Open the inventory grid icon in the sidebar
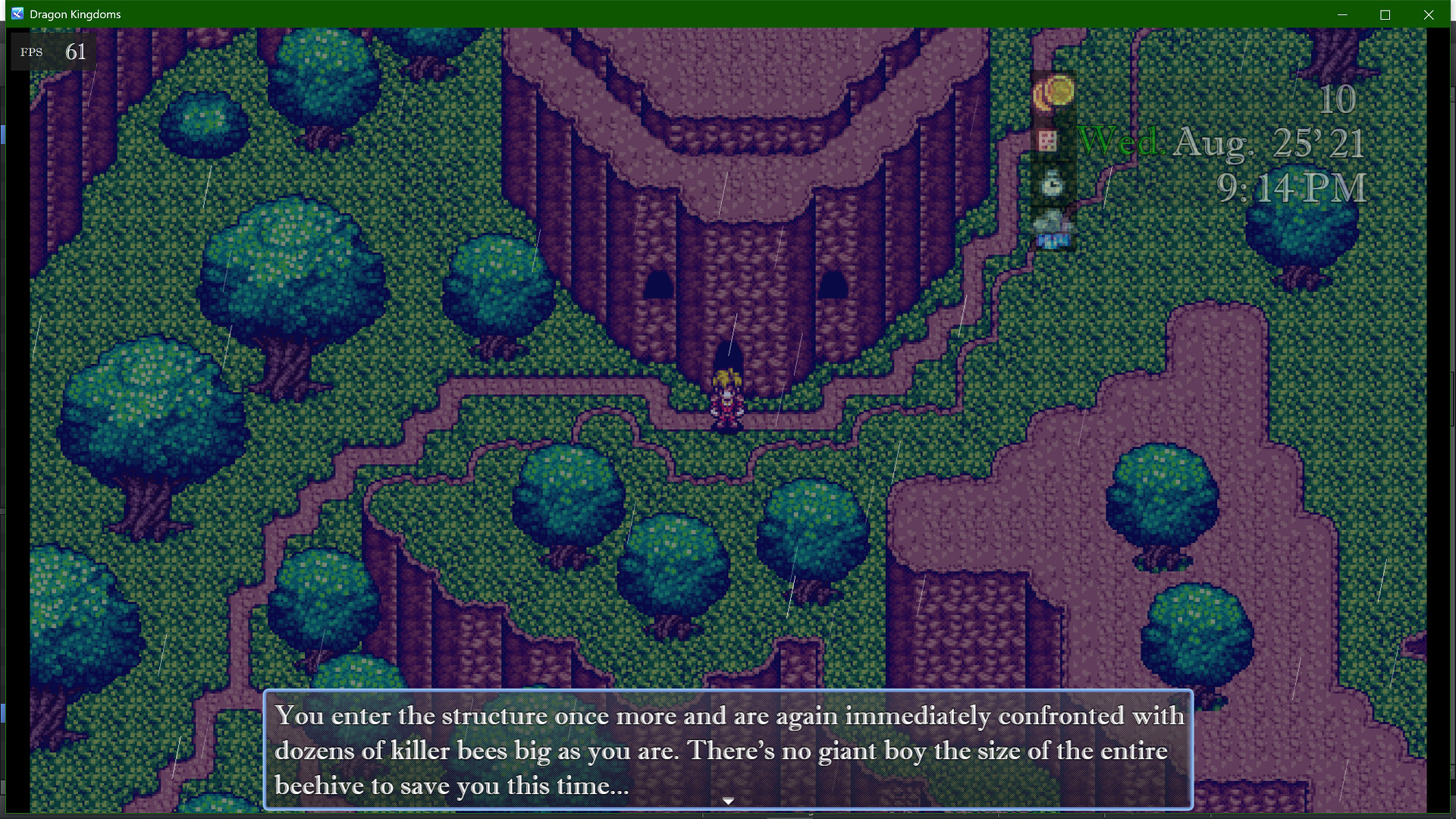Screen dimensions: 1456x819 pos(1049,142)
